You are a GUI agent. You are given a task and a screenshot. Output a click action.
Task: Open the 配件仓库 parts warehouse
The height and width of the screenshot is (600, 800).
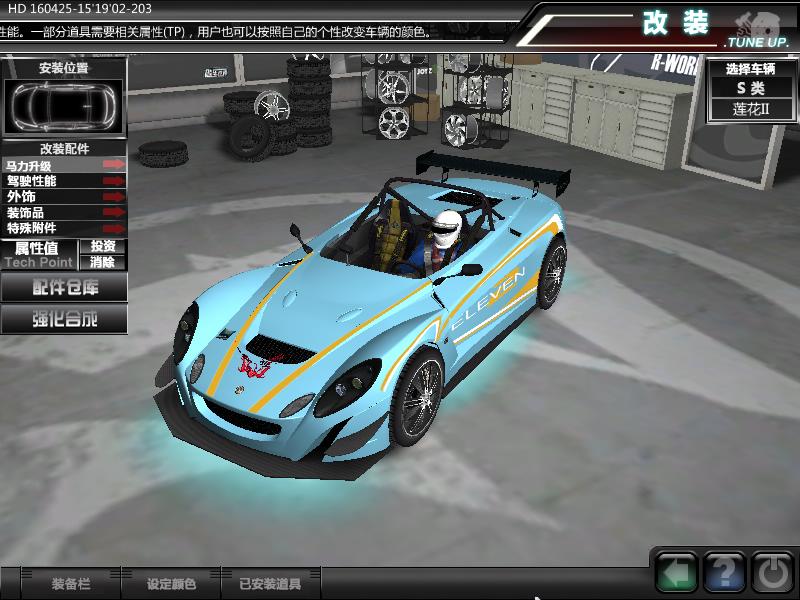click(x=65, y=288)
